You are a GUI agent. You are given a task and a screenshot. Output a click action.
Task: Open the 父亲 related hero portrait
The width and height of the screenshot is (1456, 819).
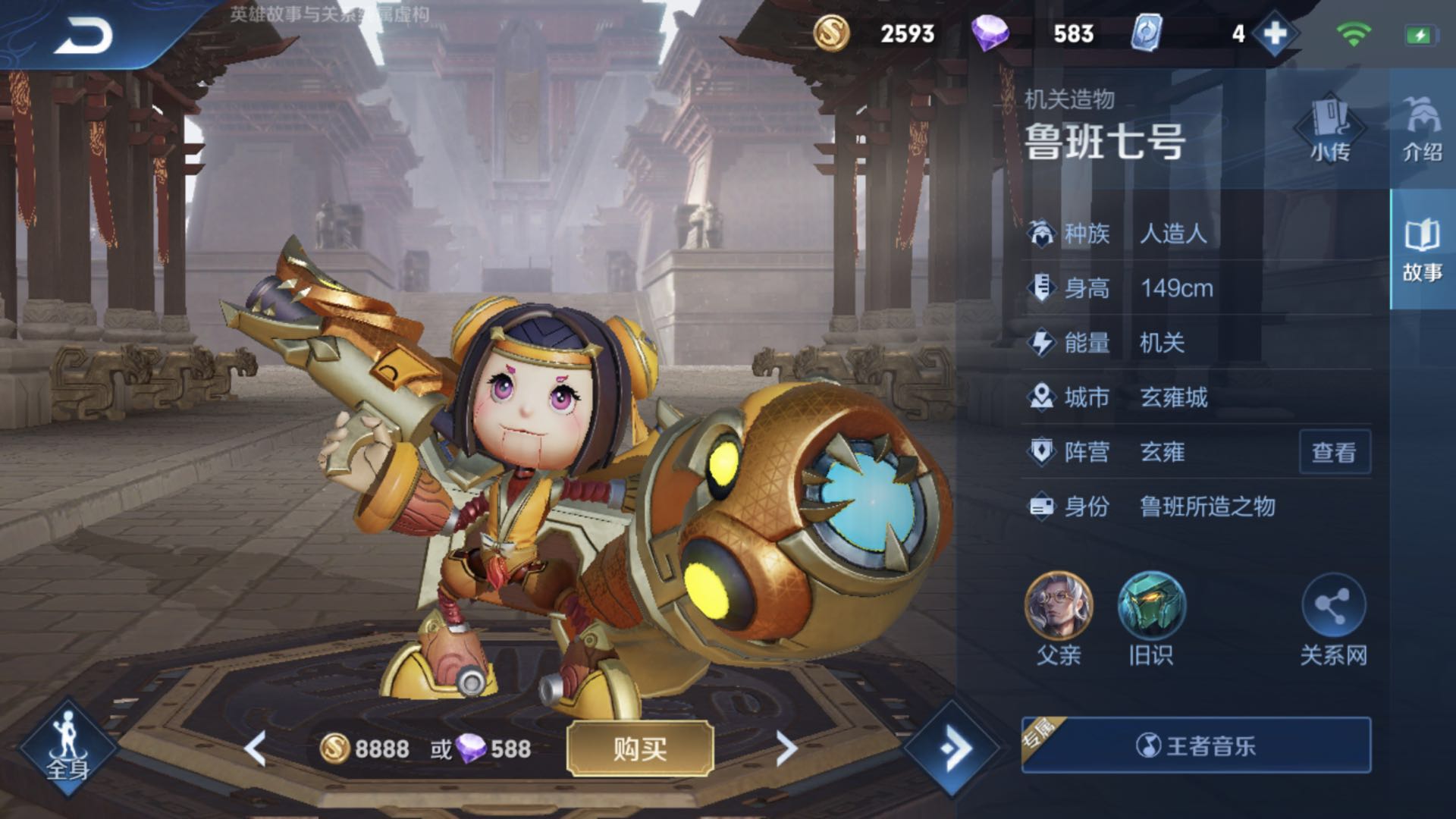(1059, 607)
